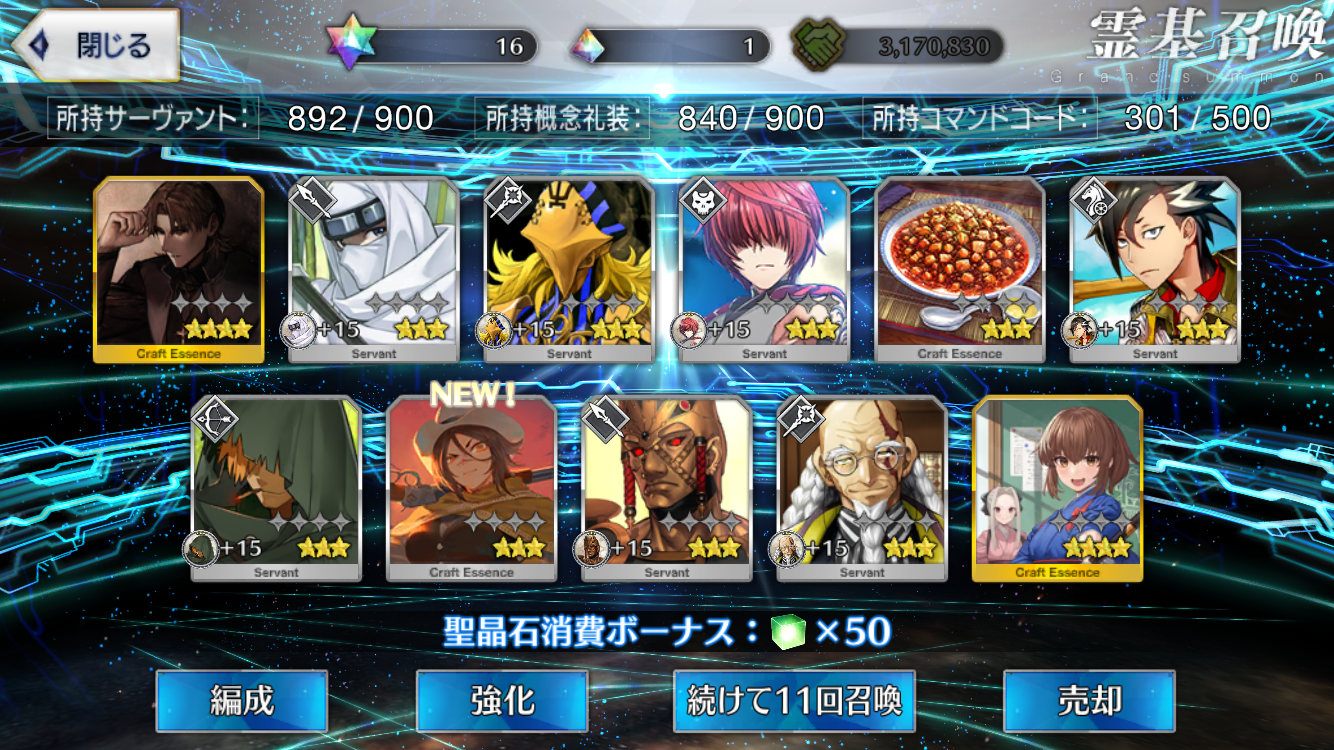
Task: Summon again with 続けて11回召喚
Action: tap(795, 701)
